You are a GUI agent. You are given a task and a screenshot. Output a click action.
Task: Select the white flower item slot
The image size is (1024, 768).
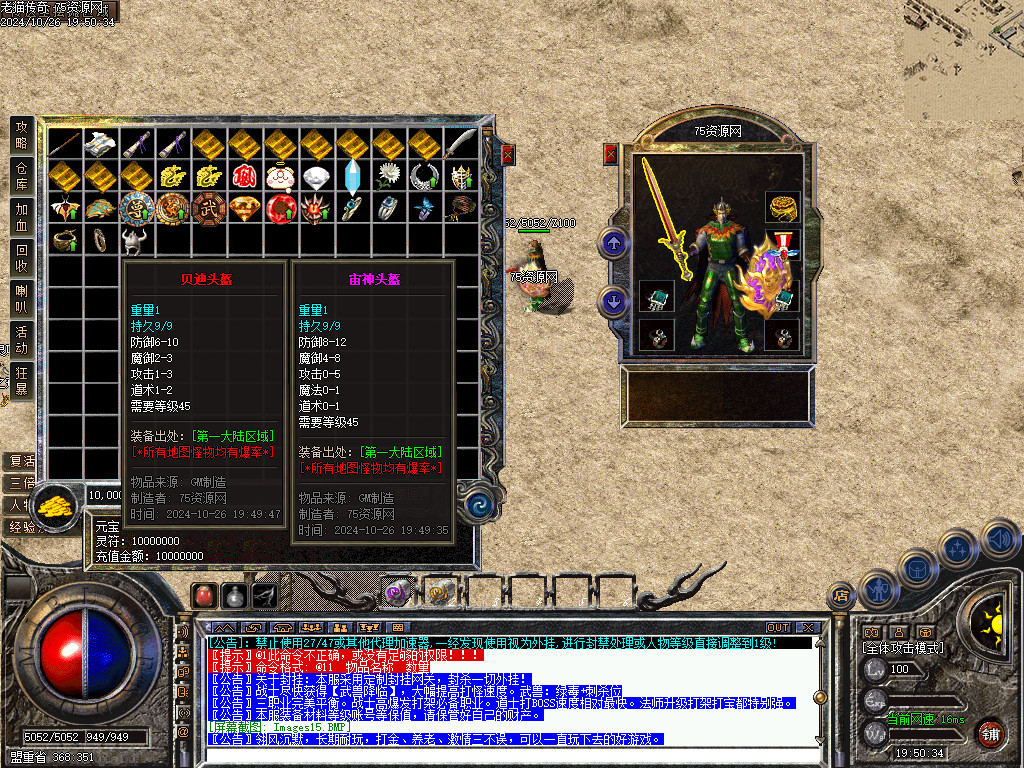click(x=389, y=177)
